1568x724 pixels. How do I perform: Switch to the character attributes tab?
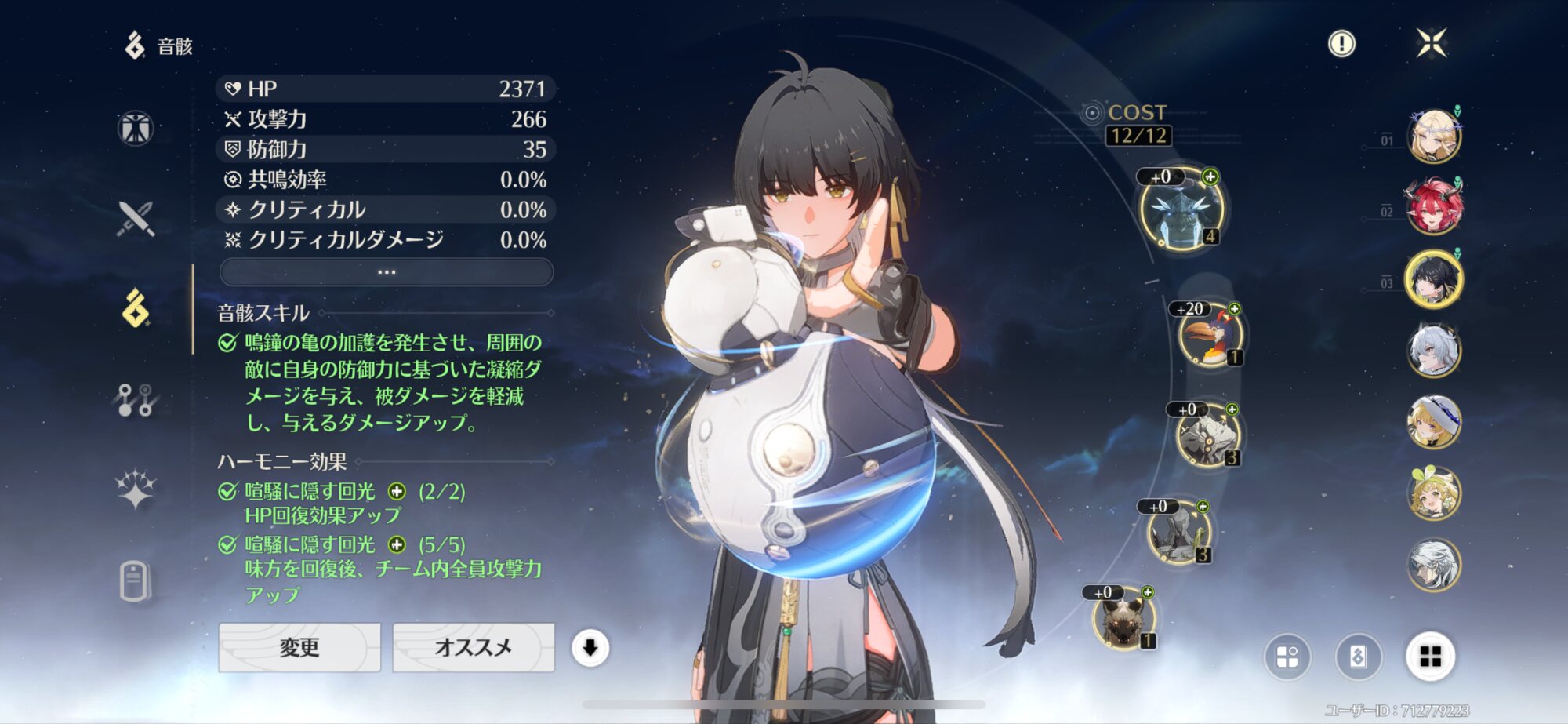[x=136, y=128]
